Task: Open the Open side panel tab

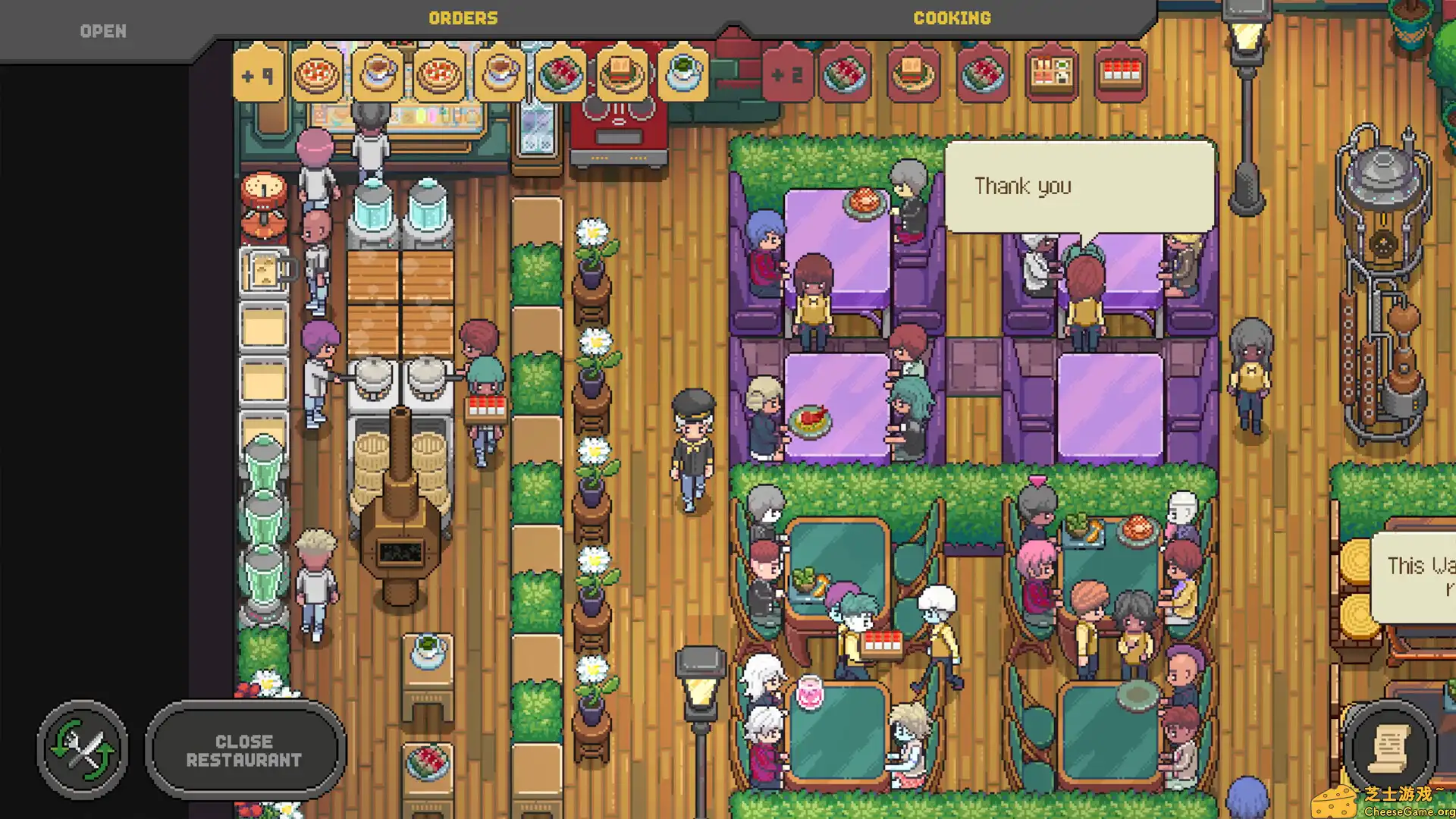Action: 102,30
